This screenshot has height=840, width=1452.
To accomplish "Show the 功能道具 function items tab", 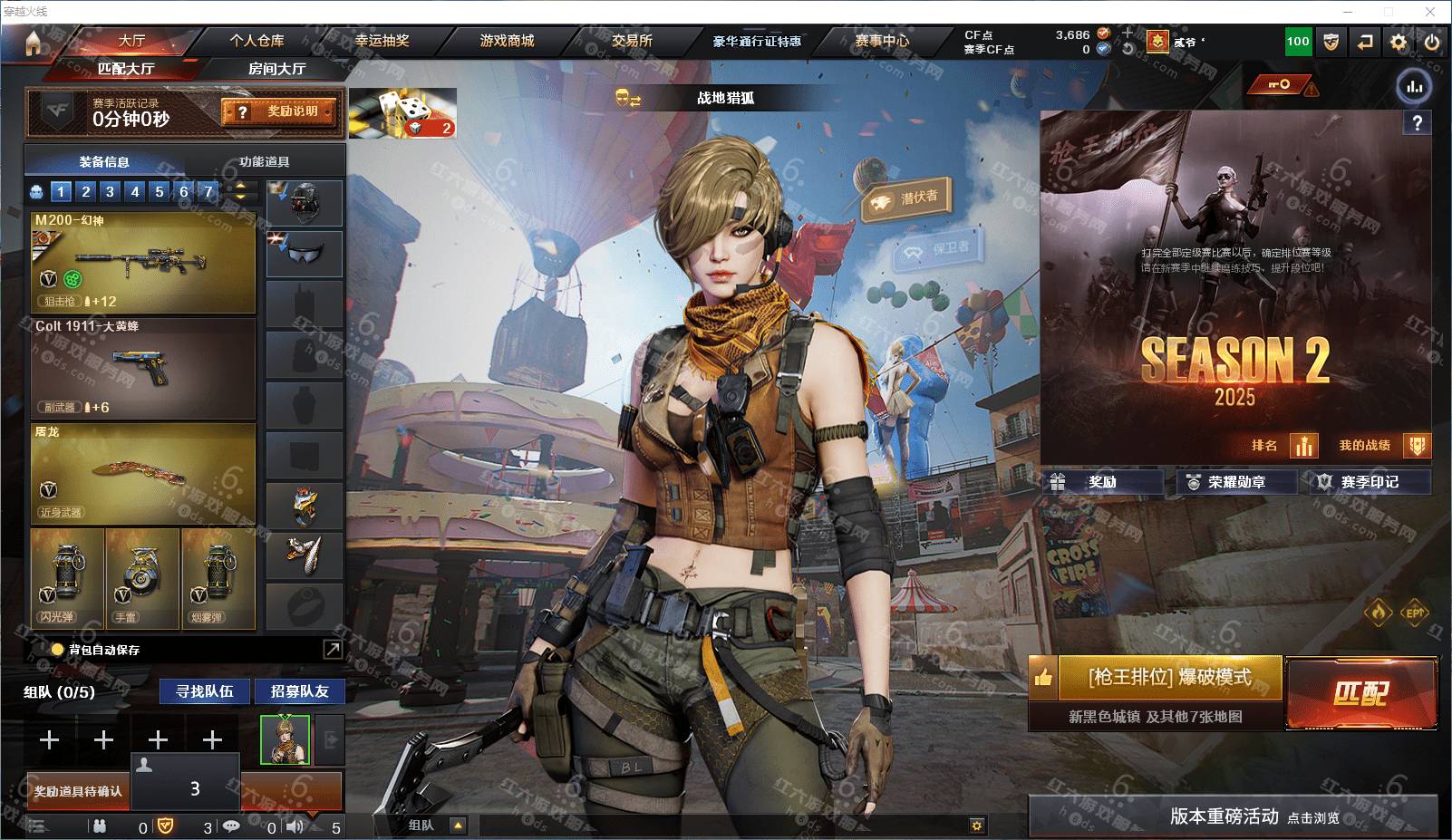I will [x=264, y=161].
